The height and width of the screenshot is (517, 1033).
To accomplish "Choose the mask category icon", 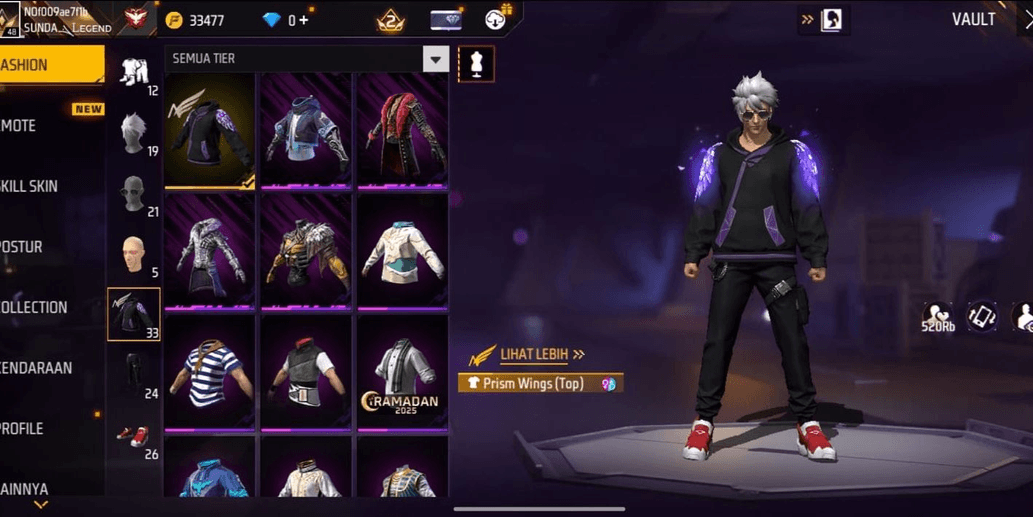I will tap(134, 194).
